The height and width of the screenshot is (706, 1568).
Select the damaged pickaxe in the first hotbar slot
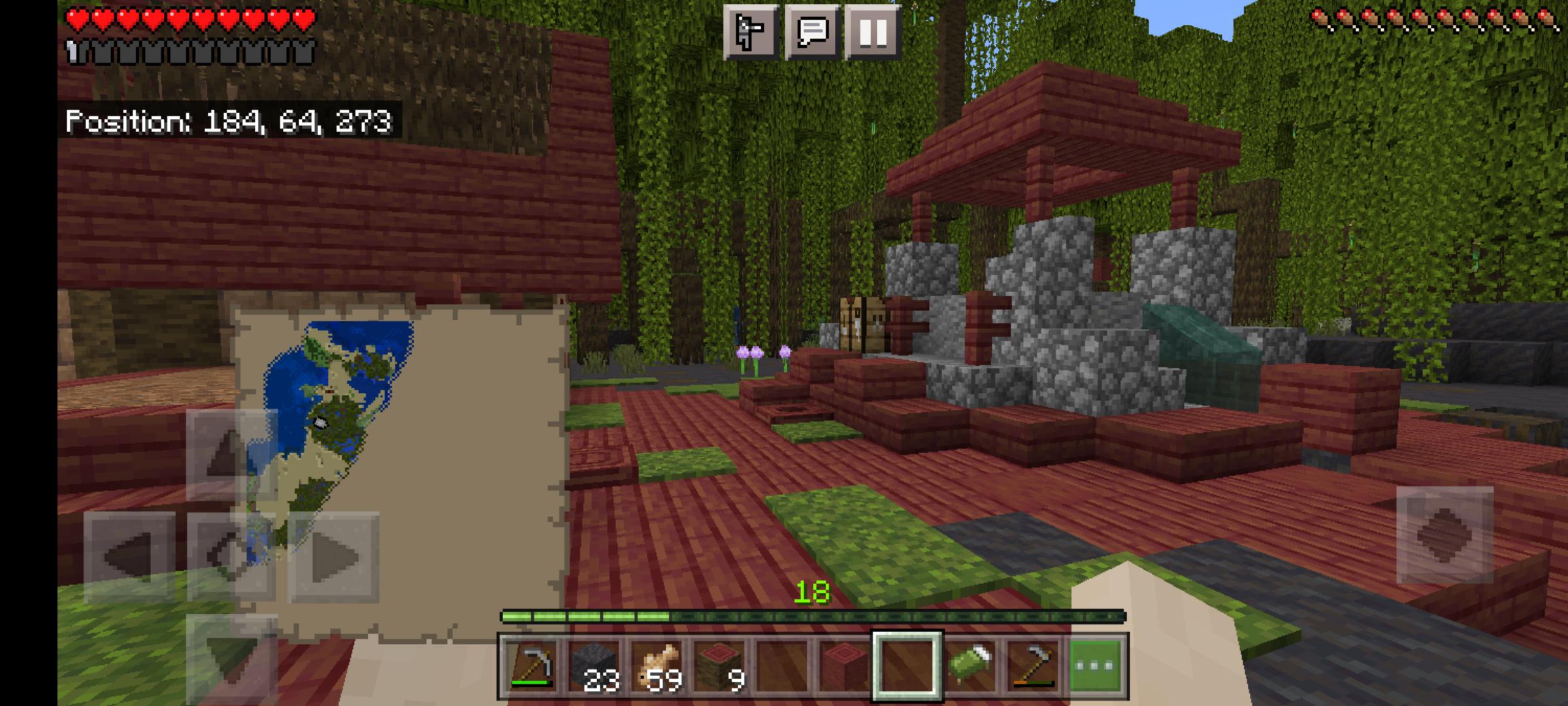pos(533,668)
